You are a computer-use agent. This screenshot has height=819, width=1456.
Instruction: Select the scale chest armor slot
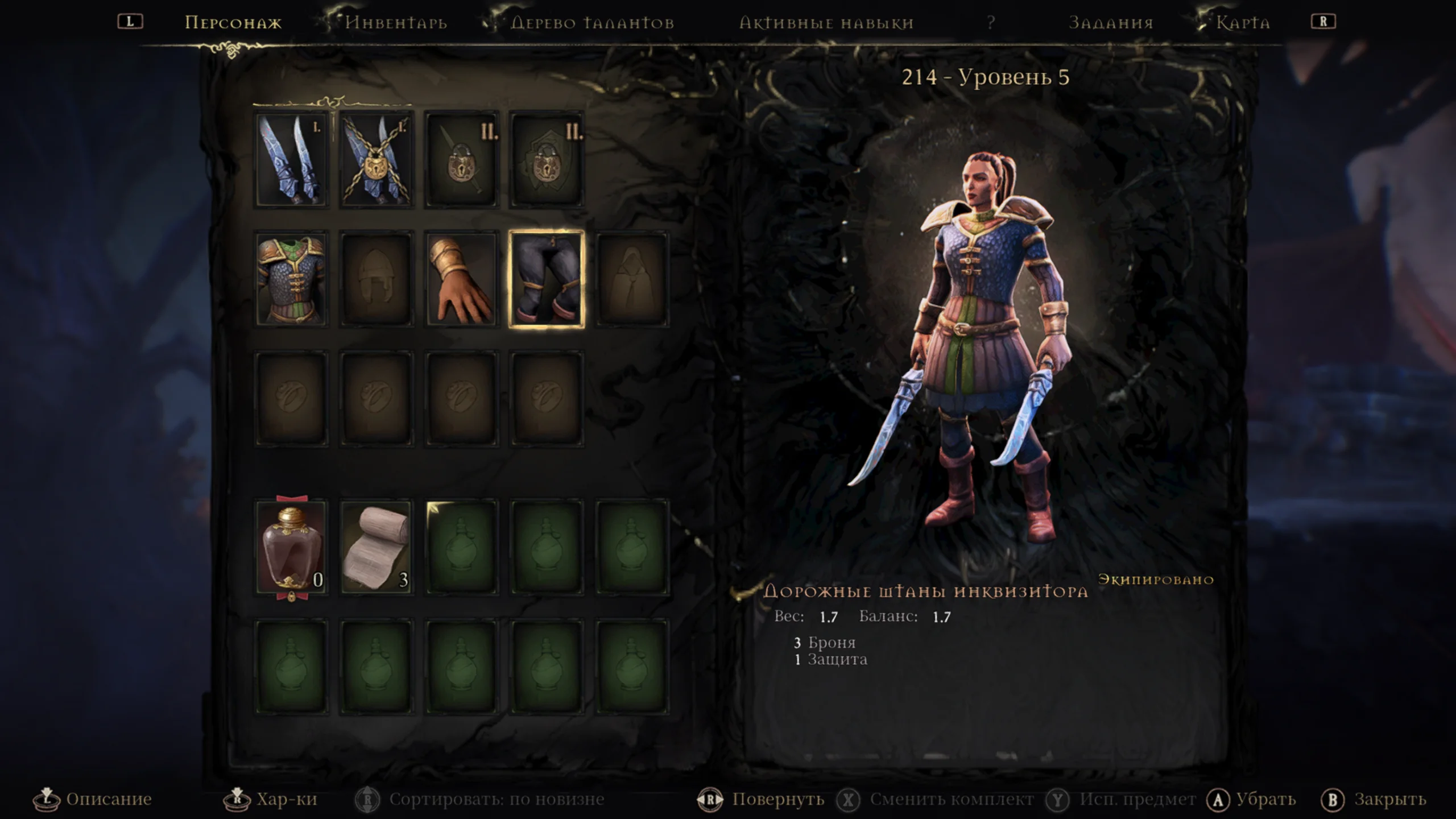click(x=291, y=279)
